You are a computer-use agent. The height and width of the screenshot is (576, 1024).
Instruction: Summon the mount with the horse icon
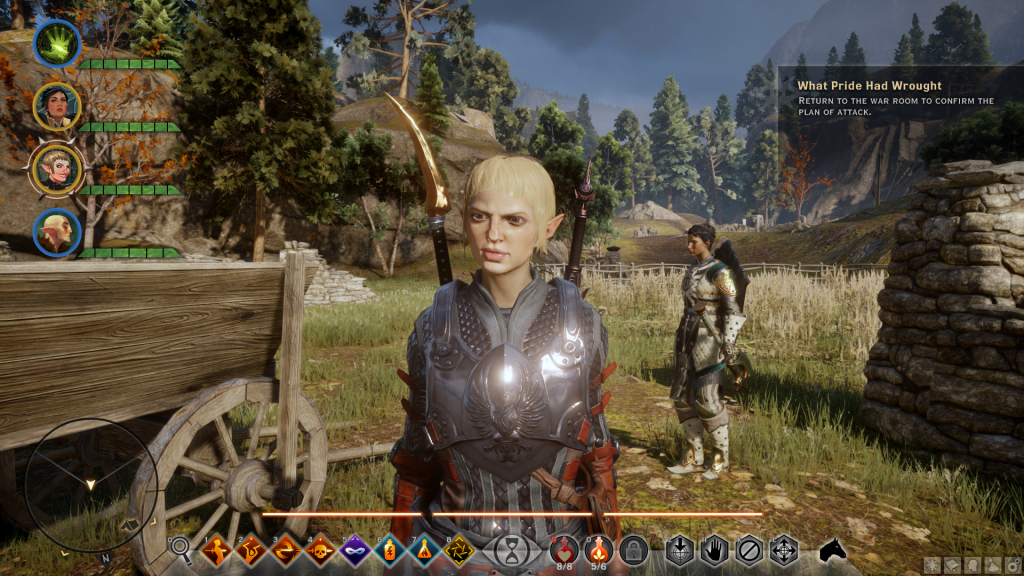point(833,549)
